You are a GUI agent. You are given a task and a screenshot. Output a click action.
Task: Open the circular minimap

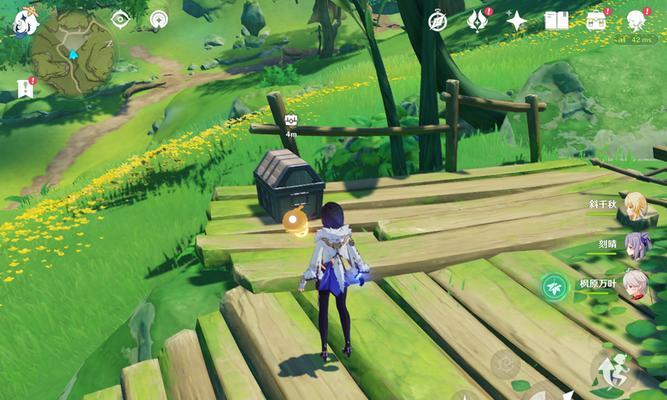pos(73,53)
